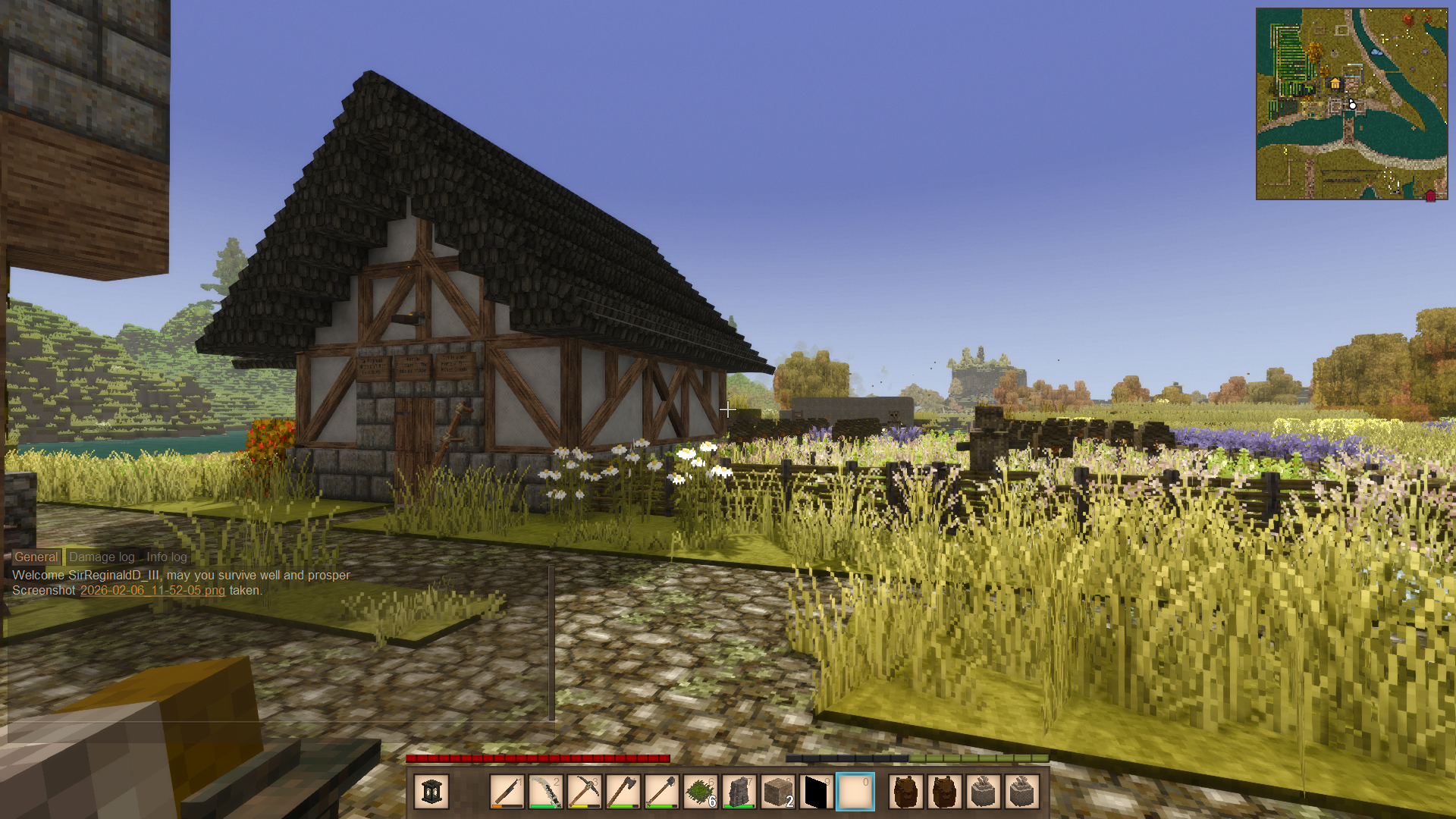Select the shovel hotbar slot
Viewport: 1456px width, 819px height.
[662, 792]
